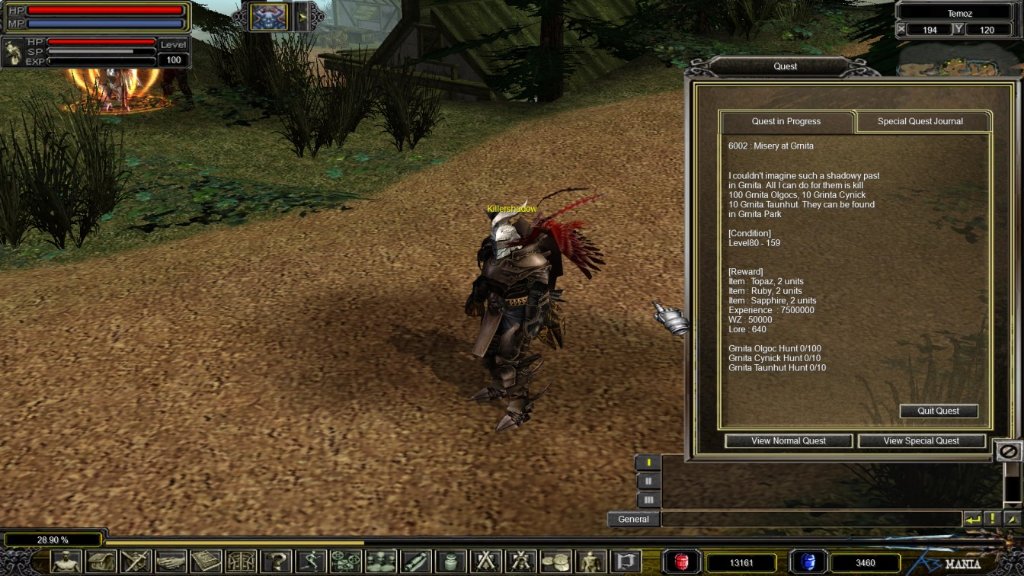Select the Quest in Progress tab
Viewport: 1024px width, 576px height.
[x=786, y=121]
